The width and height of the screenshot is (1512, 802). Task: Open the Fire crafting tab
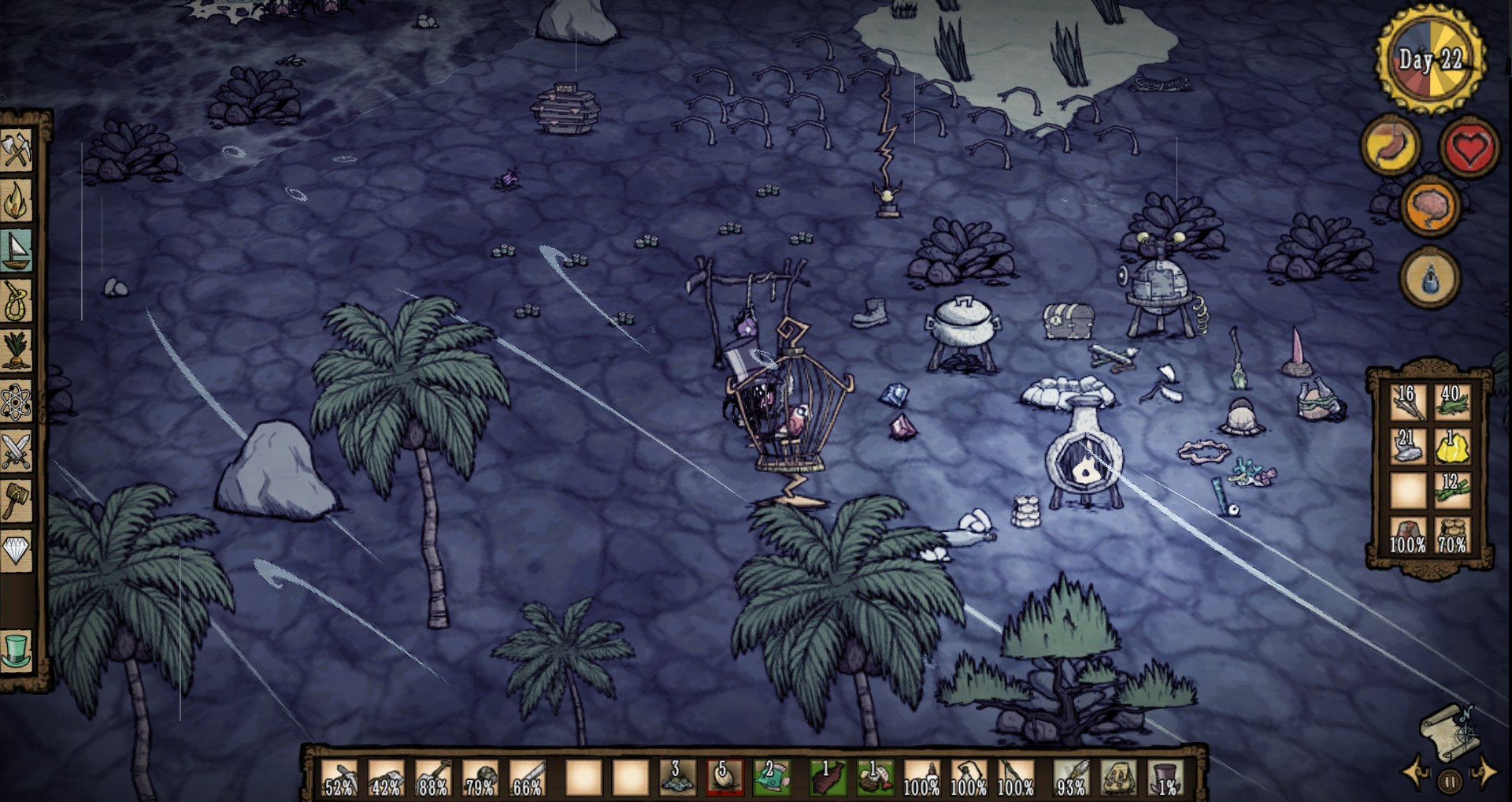point(16,201)
